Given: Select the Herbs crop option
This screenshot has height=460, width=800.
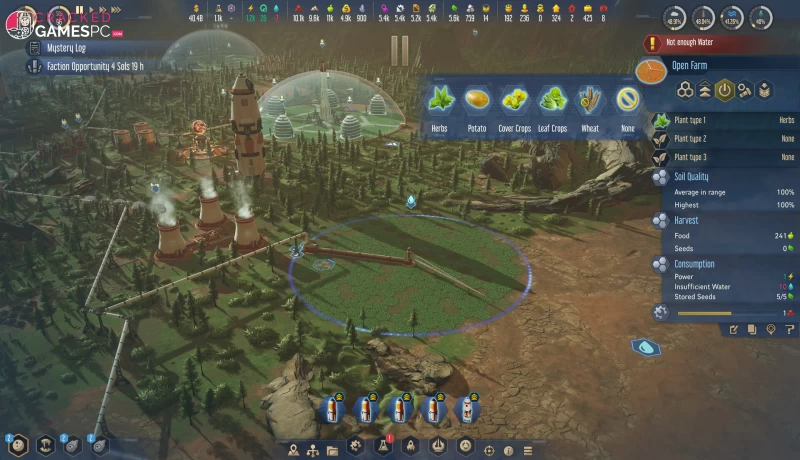Looking at the screenshot, I should (440, 101).
